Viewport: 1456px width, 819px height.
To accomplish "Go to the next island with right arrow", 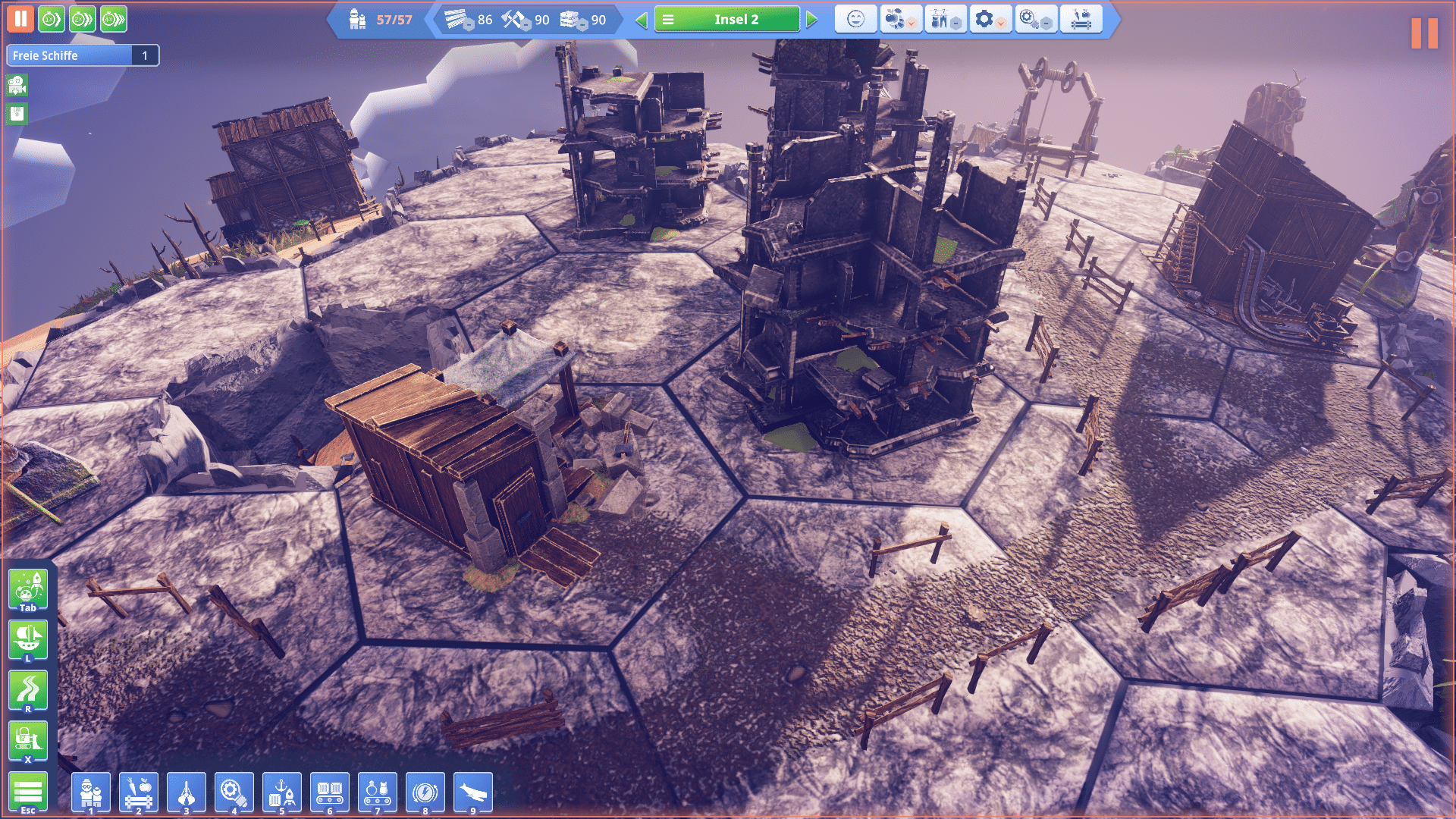I will pyautogui.click(x=812, y=20).
